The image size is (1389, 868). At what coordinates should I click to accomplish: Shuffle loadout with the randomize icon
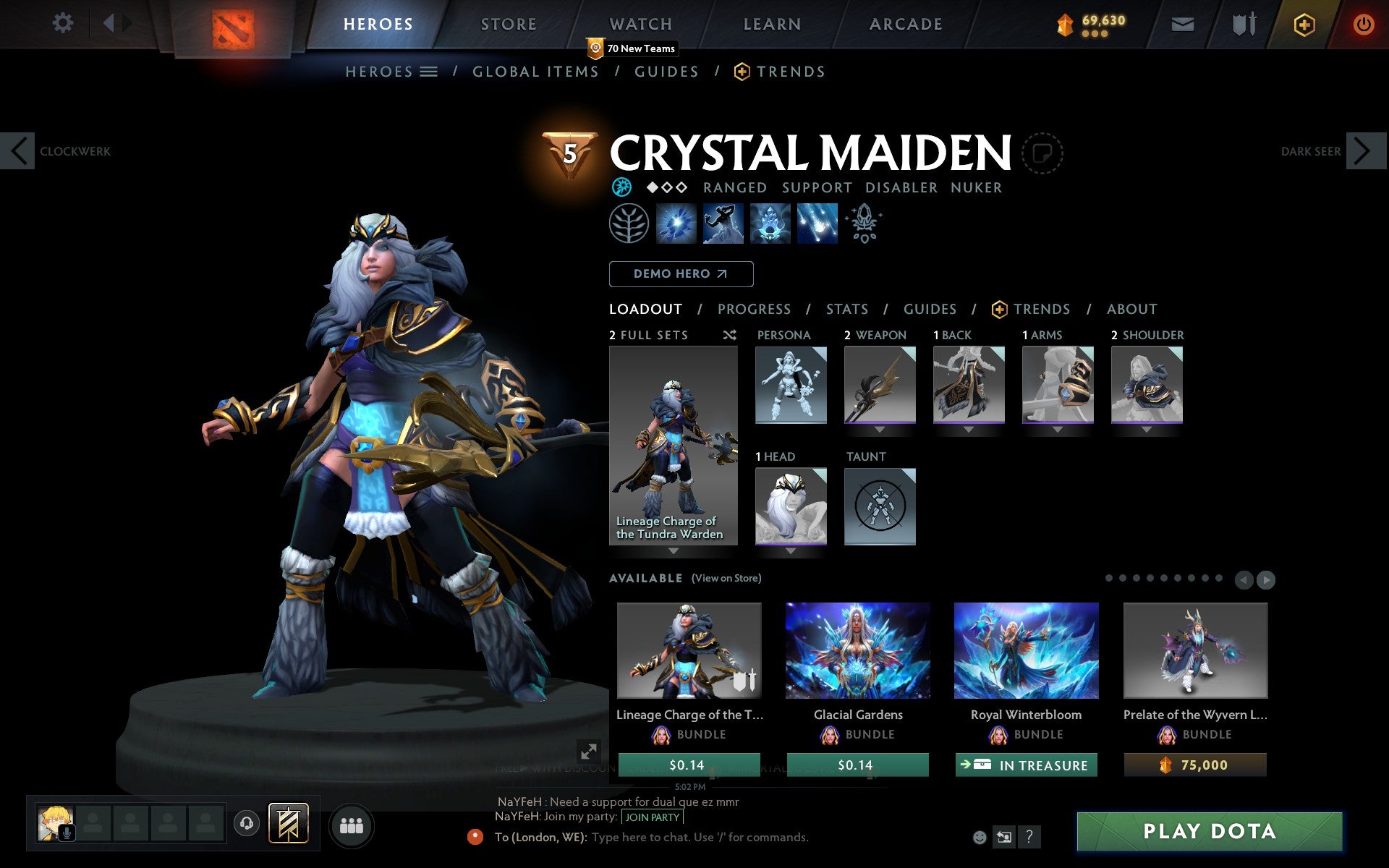729,335
